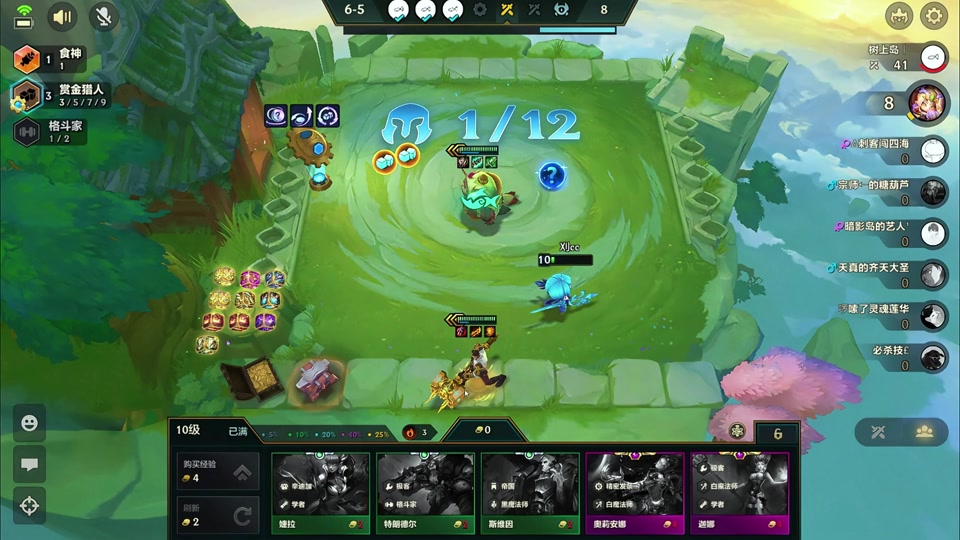Image resolution: width=960 pixels, height=540 pixels.
Task: Open the gear settings menu
Action: point(934,16)
